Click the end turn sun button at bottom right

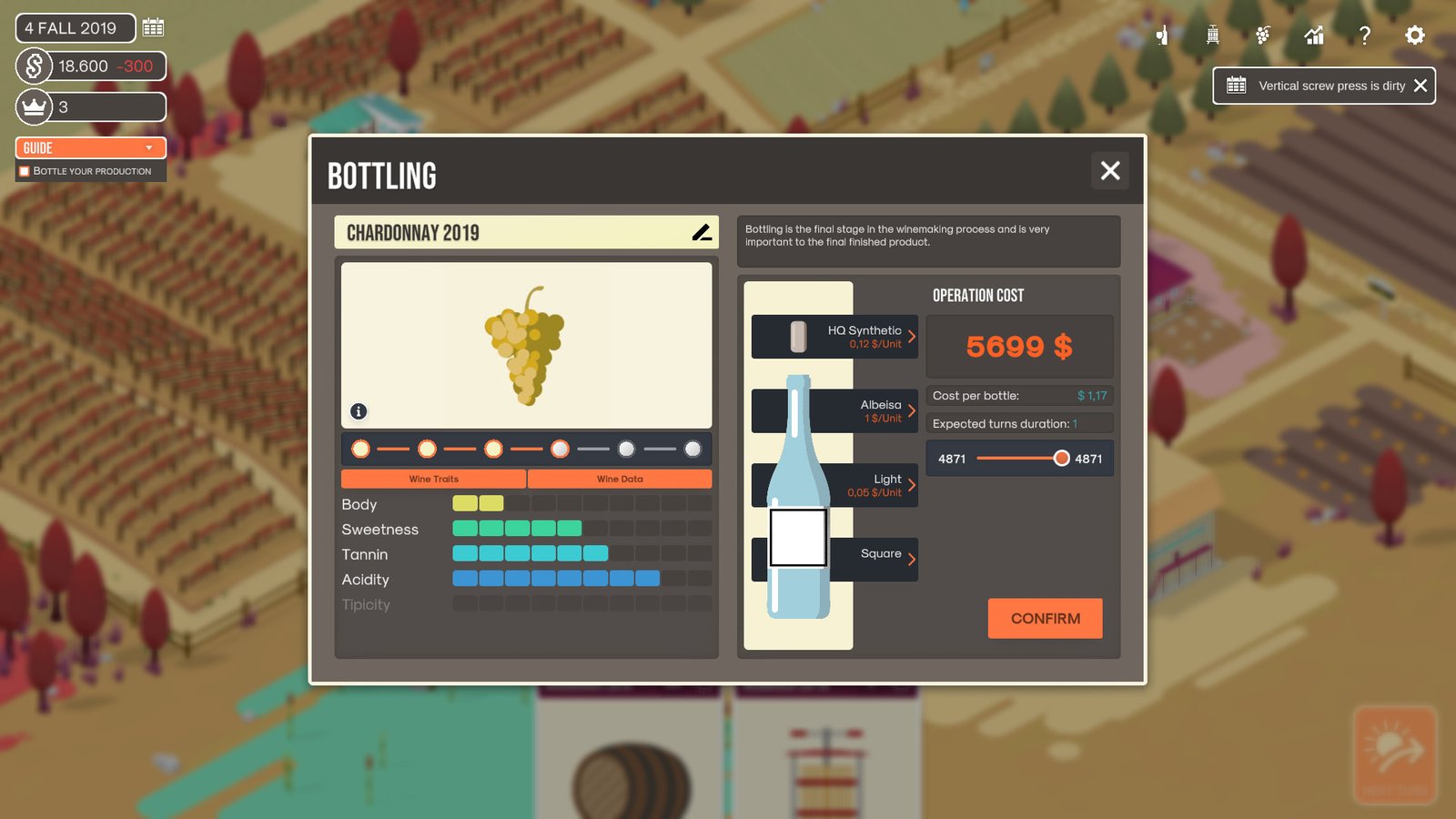(x=1394, y=753)
